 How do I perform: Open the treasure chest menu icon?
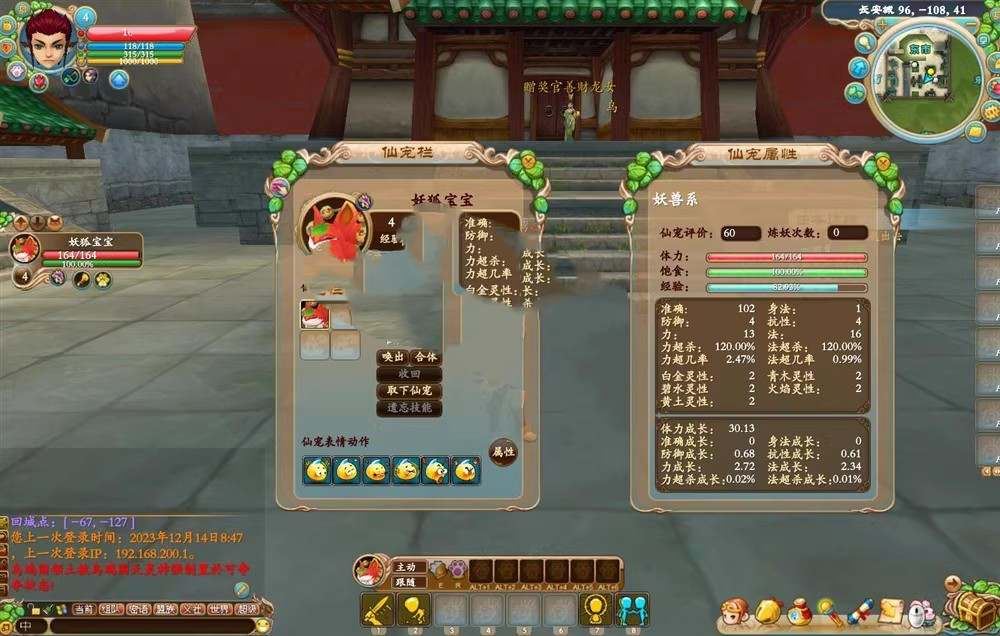click(968, 607)
